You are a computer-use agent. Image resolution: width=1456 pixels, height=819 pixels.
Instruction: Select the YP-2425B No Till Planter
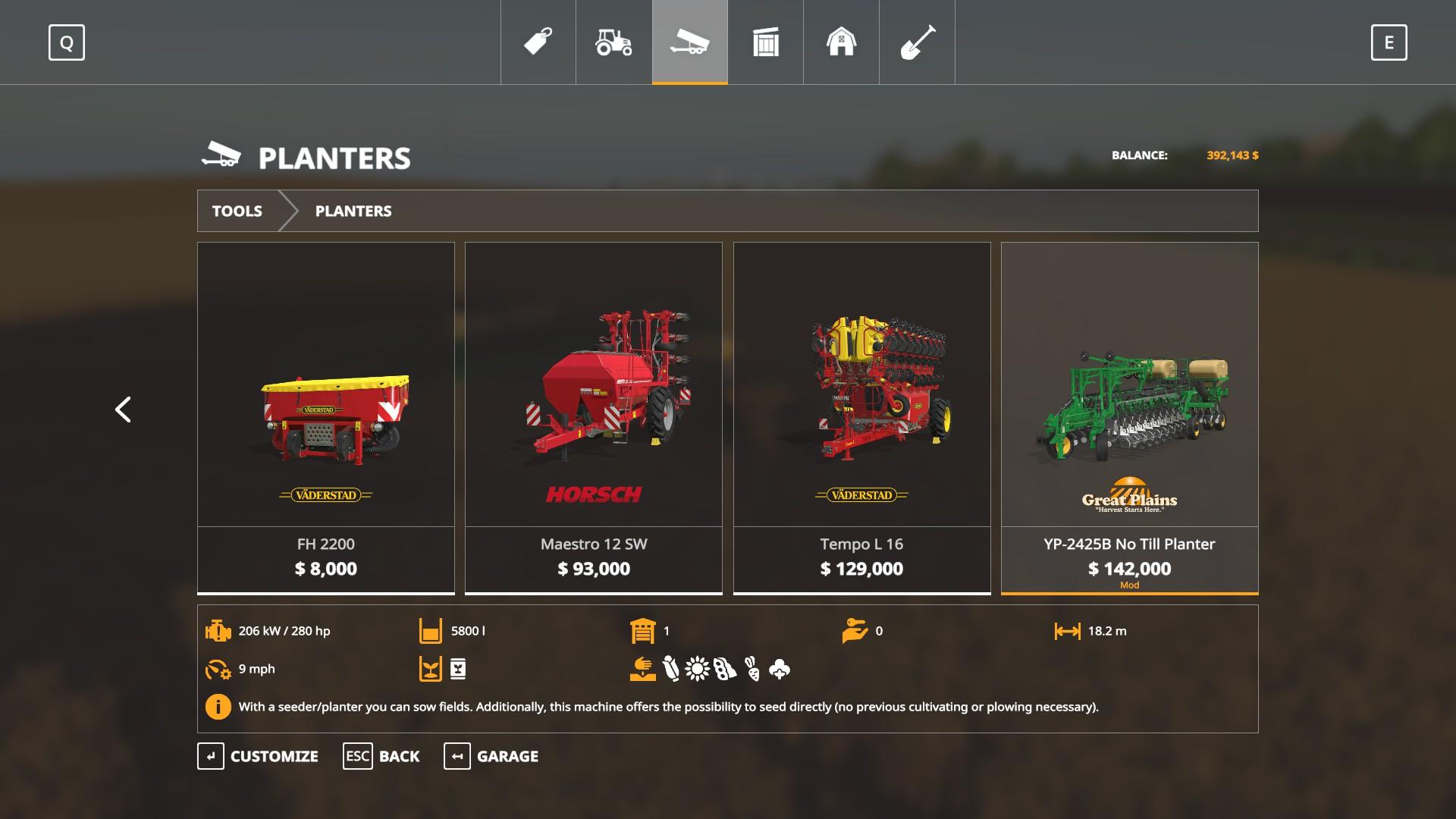[1129, 417]
